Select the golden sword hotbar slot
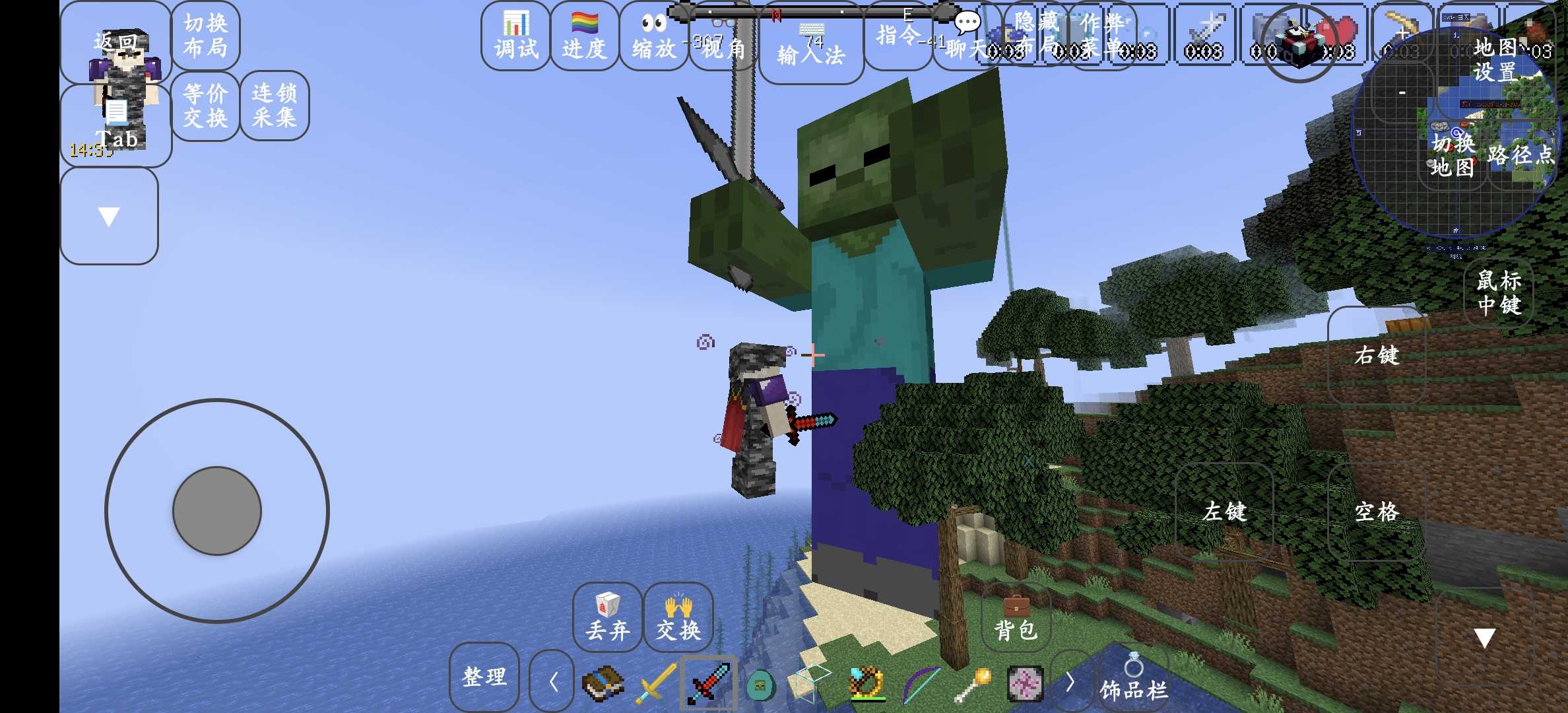The width and height of the screenshot is (1568, 713). pyautogui.click(x=655, y=684)
